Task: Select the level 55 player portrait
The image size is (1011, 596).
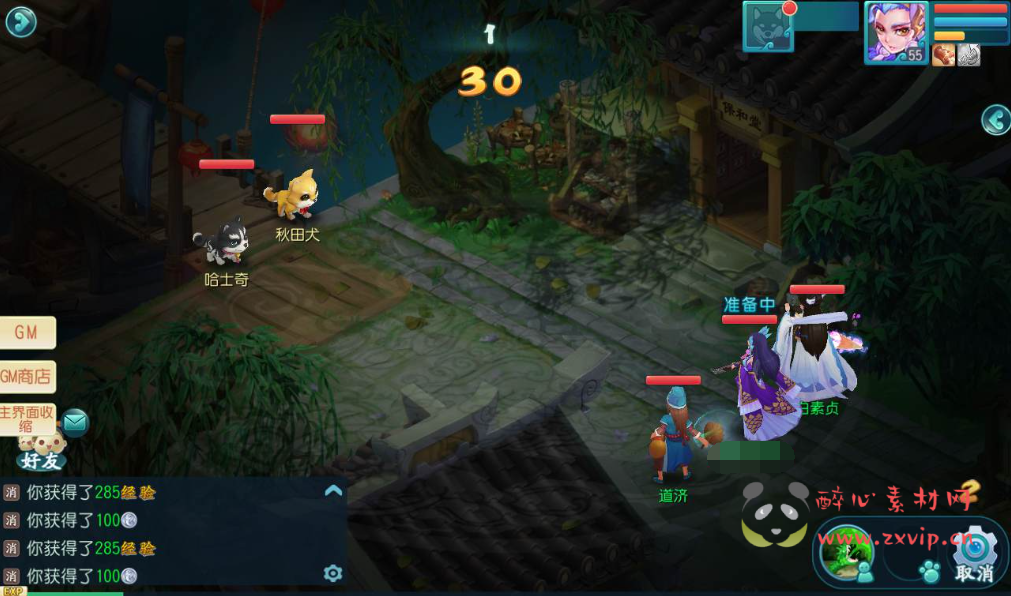Action: pos(895,32)
